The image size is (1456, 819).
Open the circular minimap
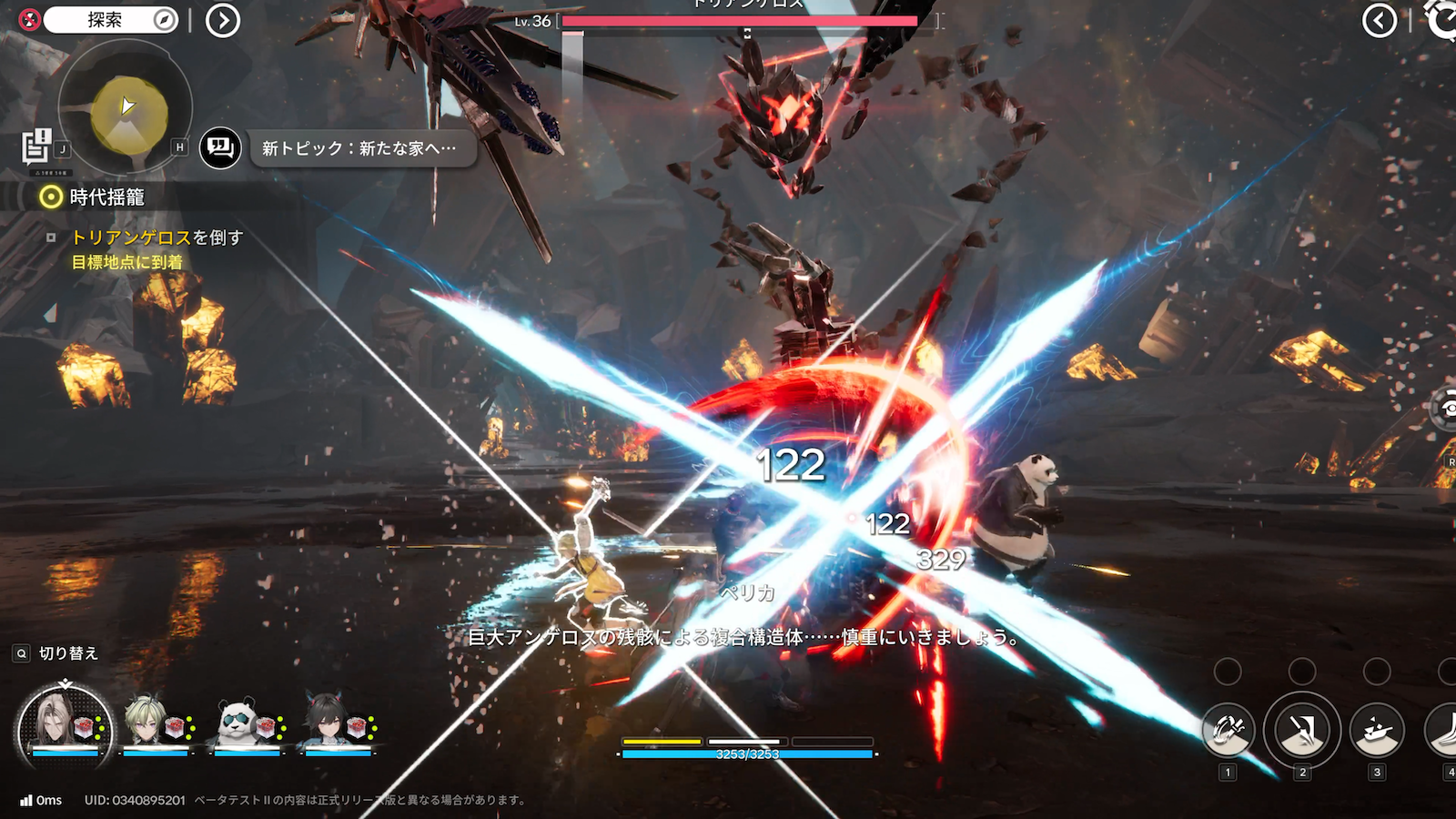[x=126, y=109]
